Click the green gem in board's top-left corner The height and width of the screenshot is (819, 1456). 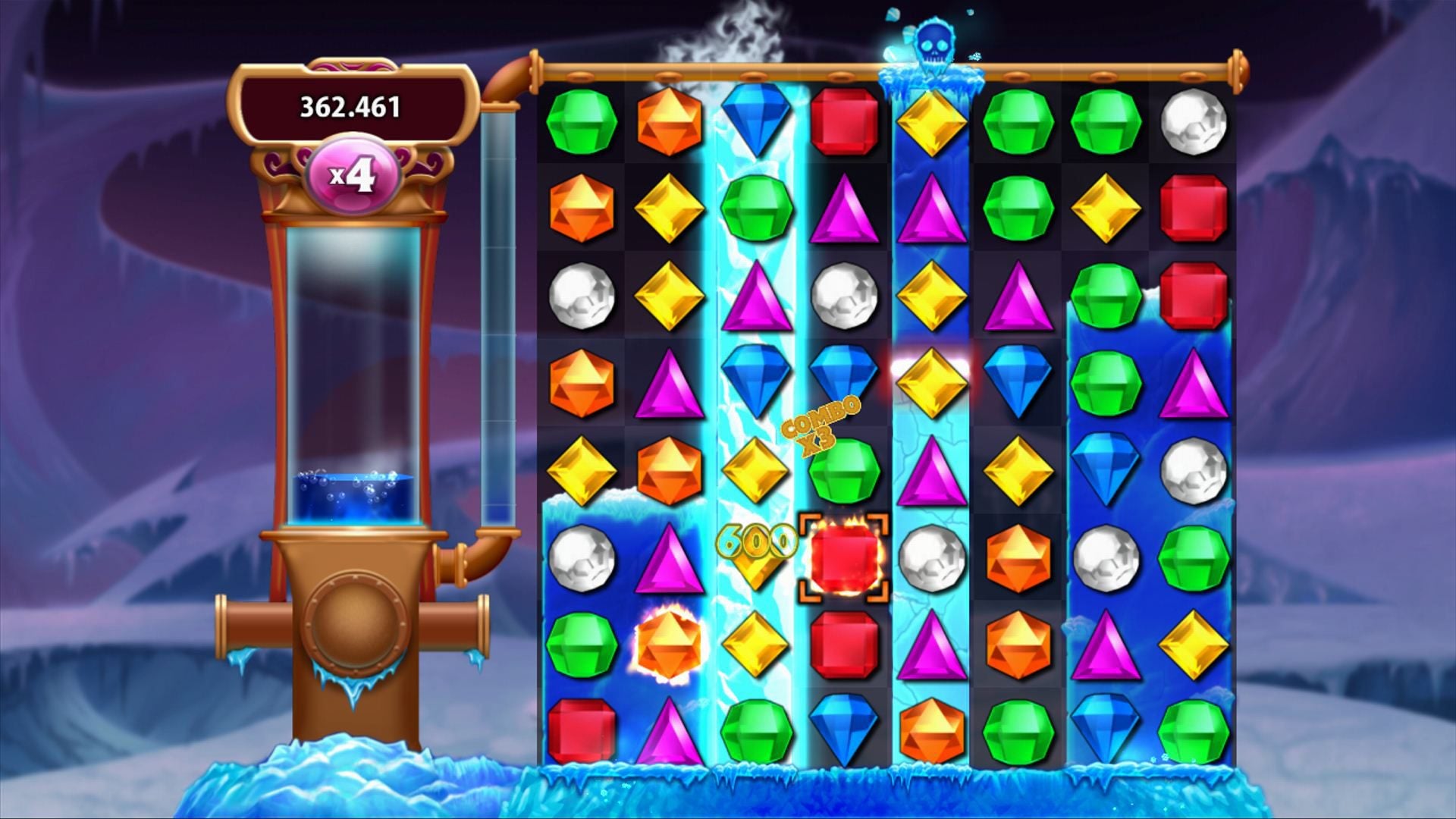tap(582, 121)
